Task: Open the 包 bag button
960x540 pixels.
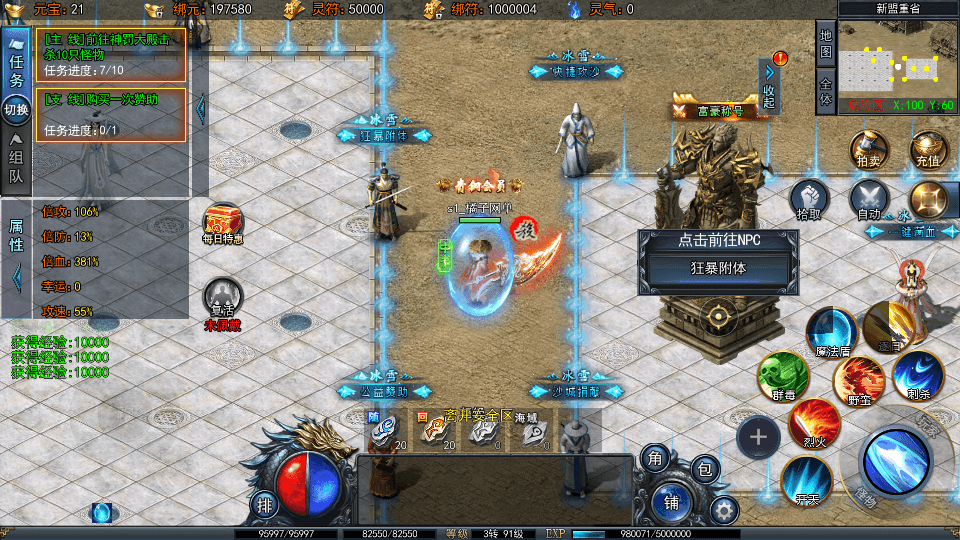Action: 706,468
